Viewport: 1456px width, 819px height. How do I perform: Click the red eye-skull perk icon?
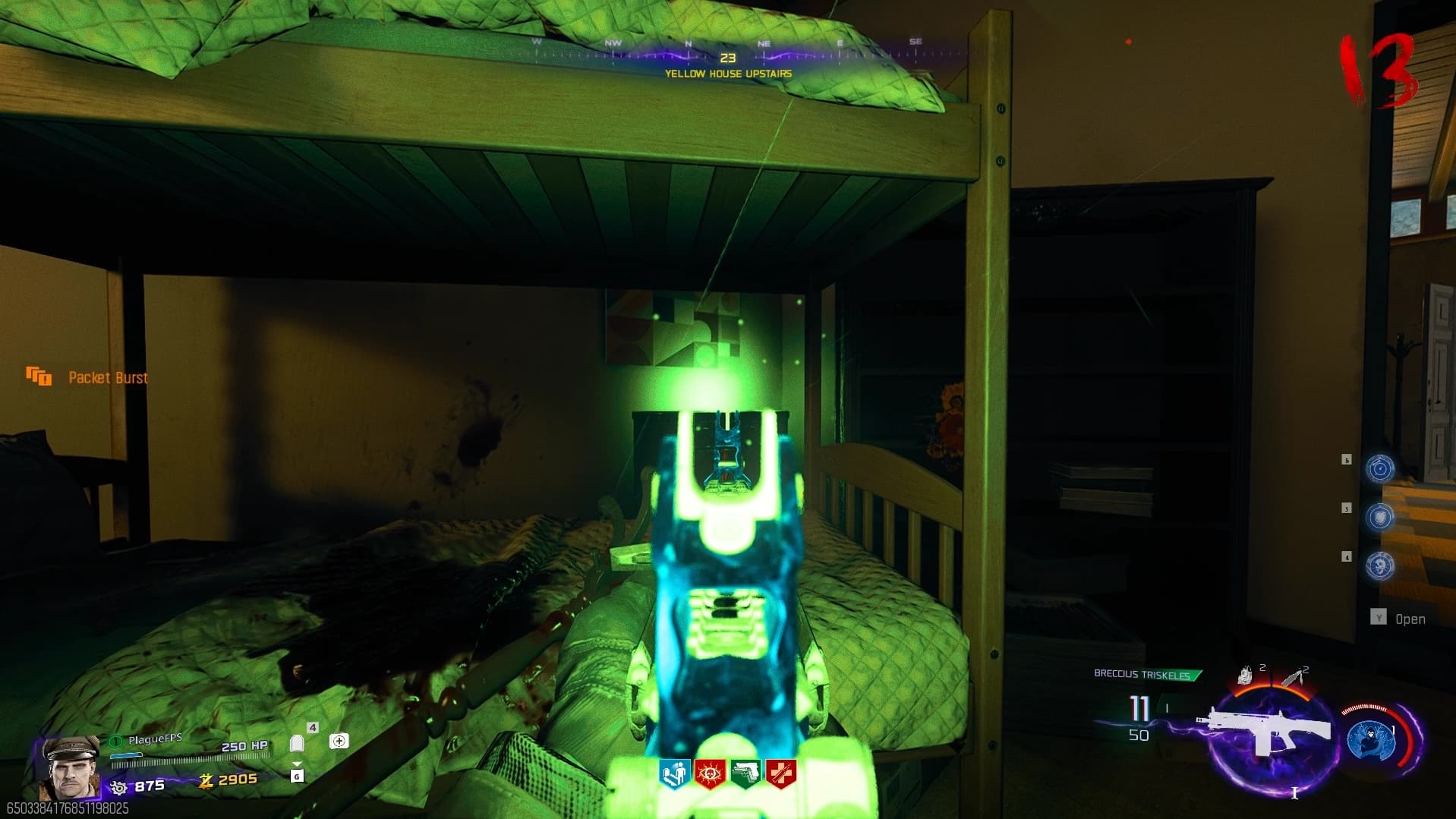709,774
